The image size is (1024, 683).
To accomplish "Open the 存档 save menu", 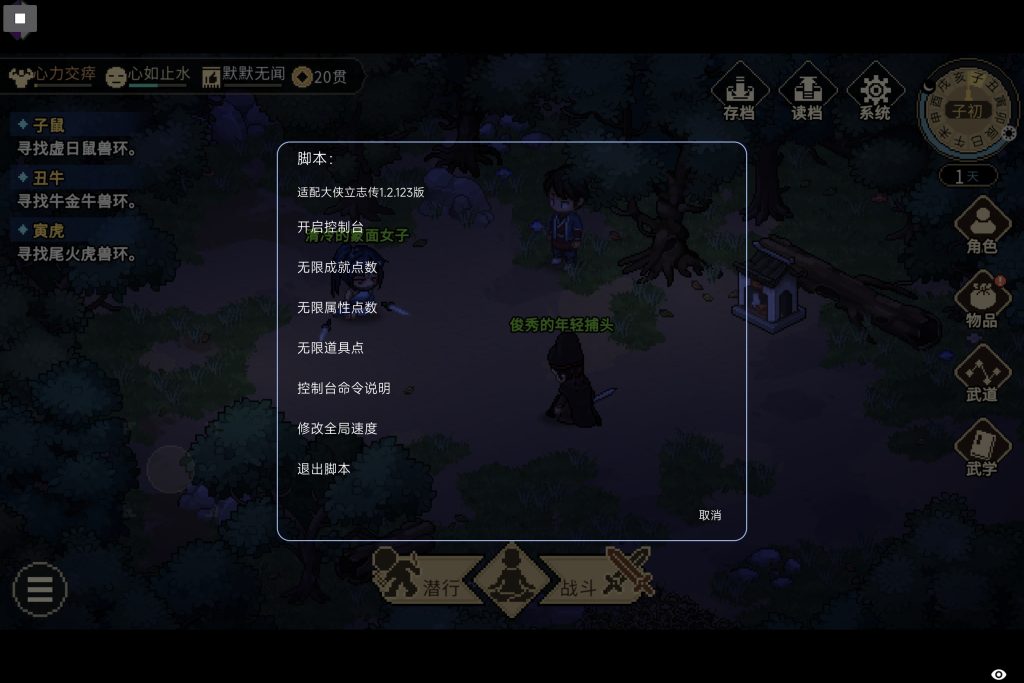I will click(x=739, y=92).
